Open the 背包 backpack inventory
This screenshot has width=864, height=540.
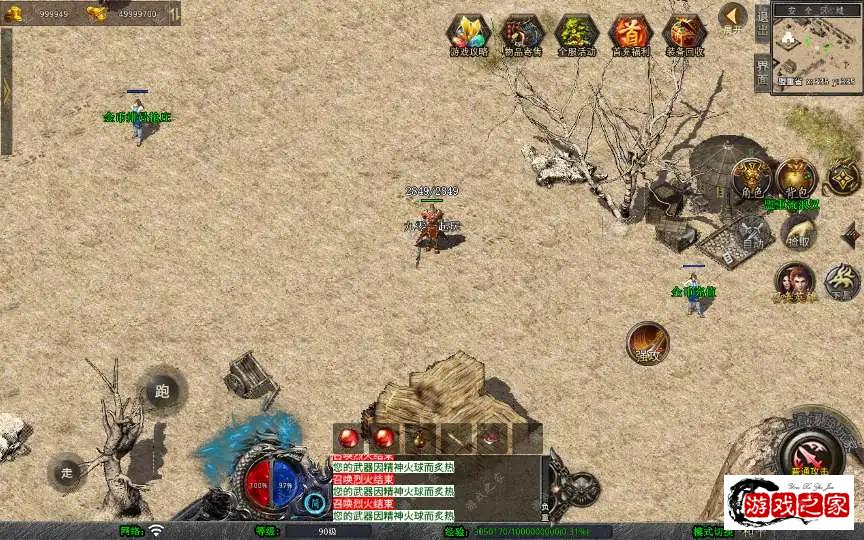tap(797, 179)
